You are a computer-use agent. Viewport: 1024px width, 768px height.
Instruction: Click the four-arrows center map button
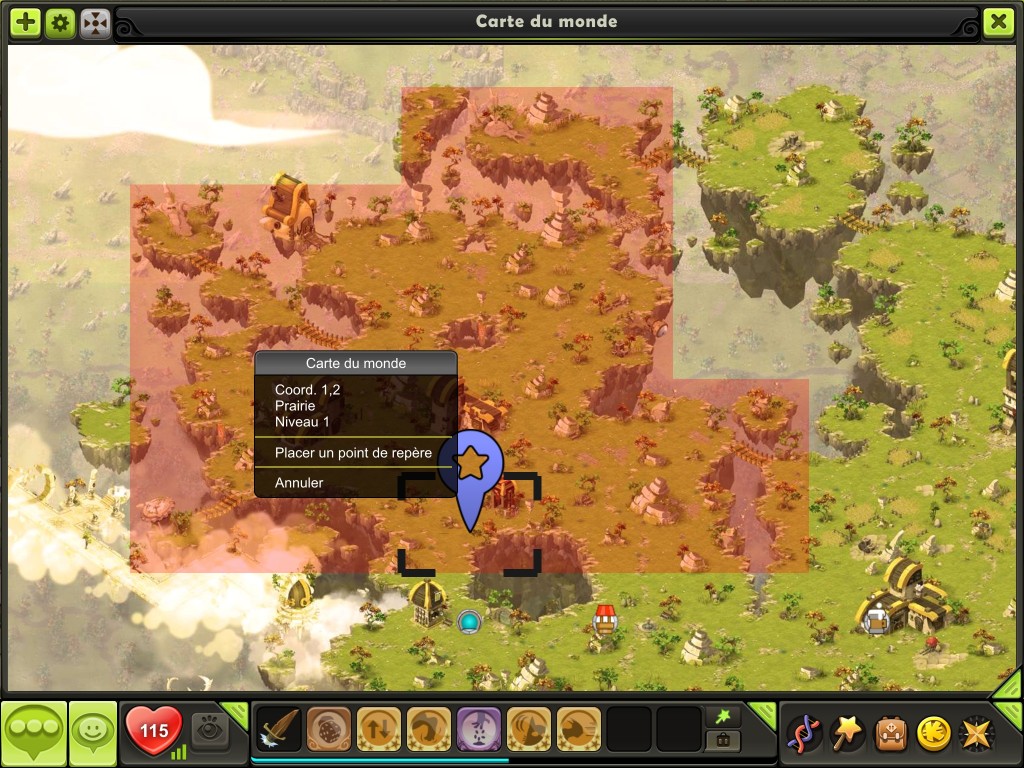tap(95, 22)
